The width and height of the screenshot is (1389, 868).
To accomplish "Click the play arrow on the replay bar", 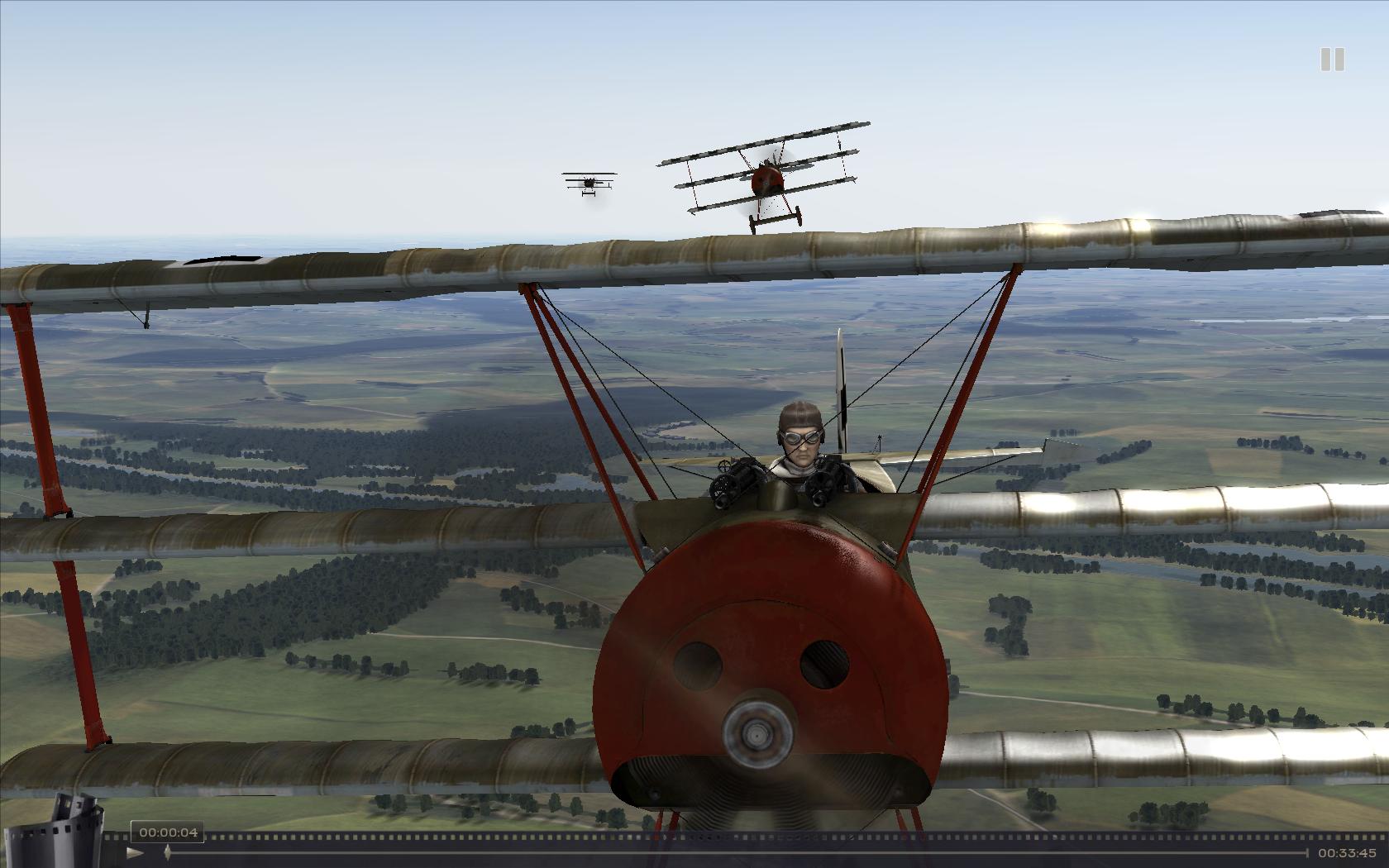I will [136, 852].
